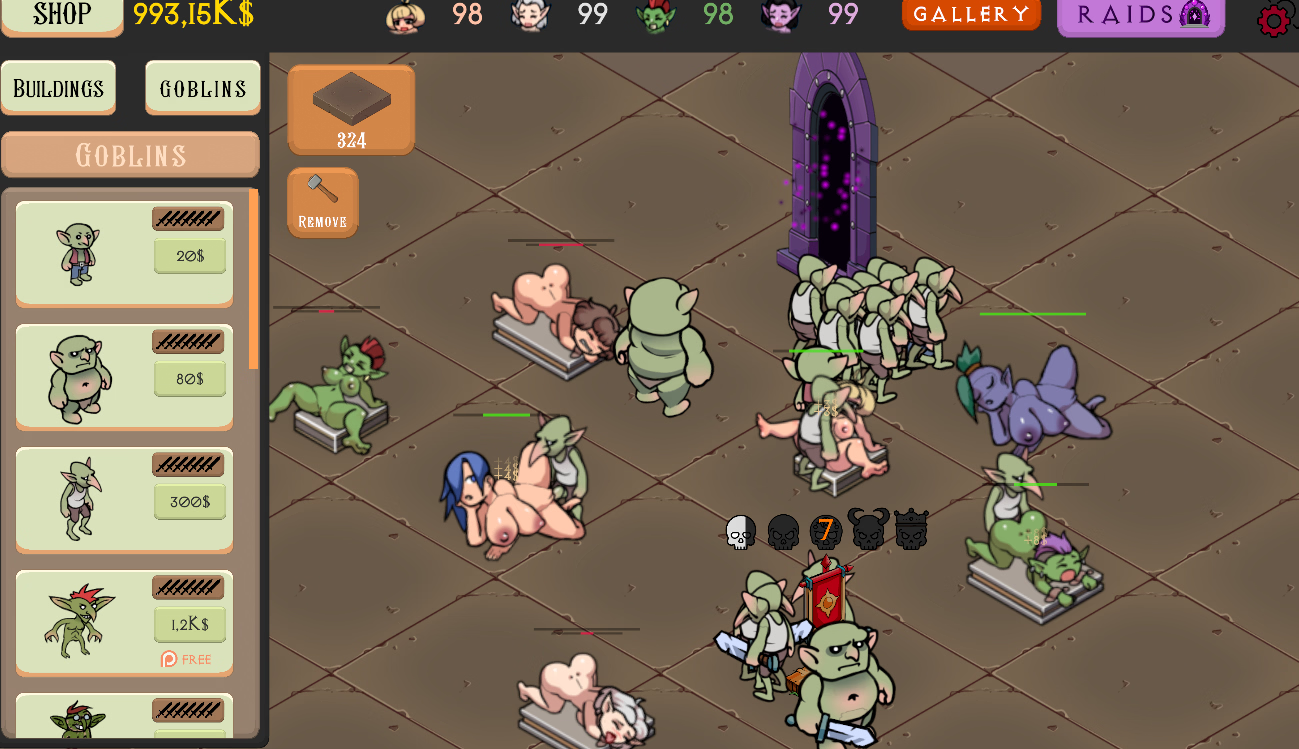Viewport: 1299px width, 749px height.
Task: Buy the small goblin for 20$
Action: click(190, 256)
